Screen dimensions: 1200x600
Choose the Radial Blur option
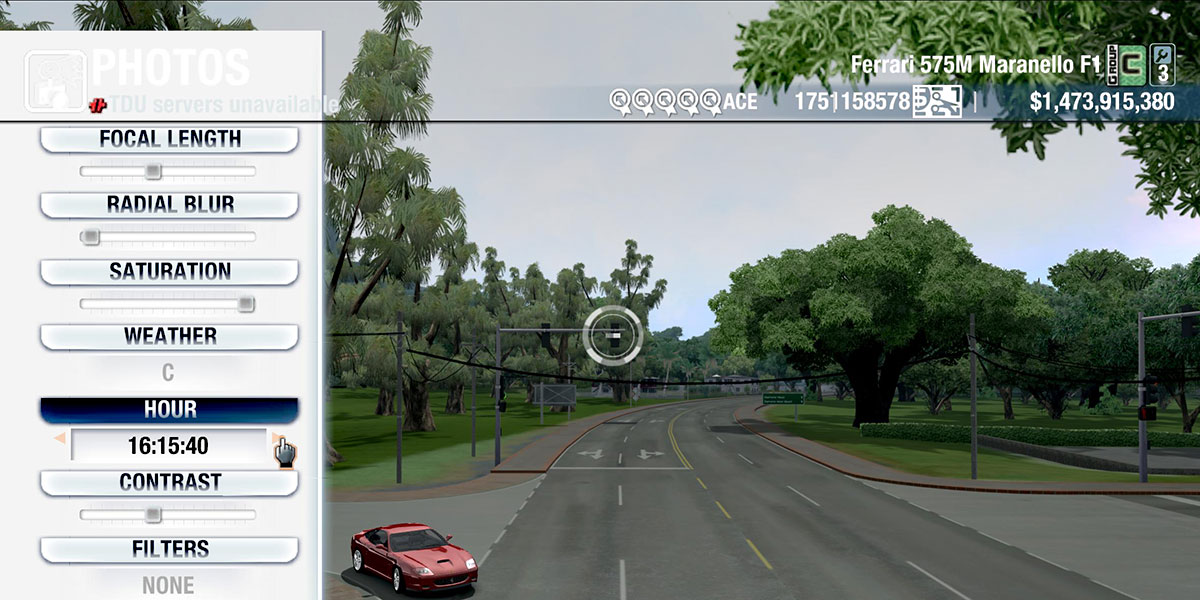click(x=169, y=205)
